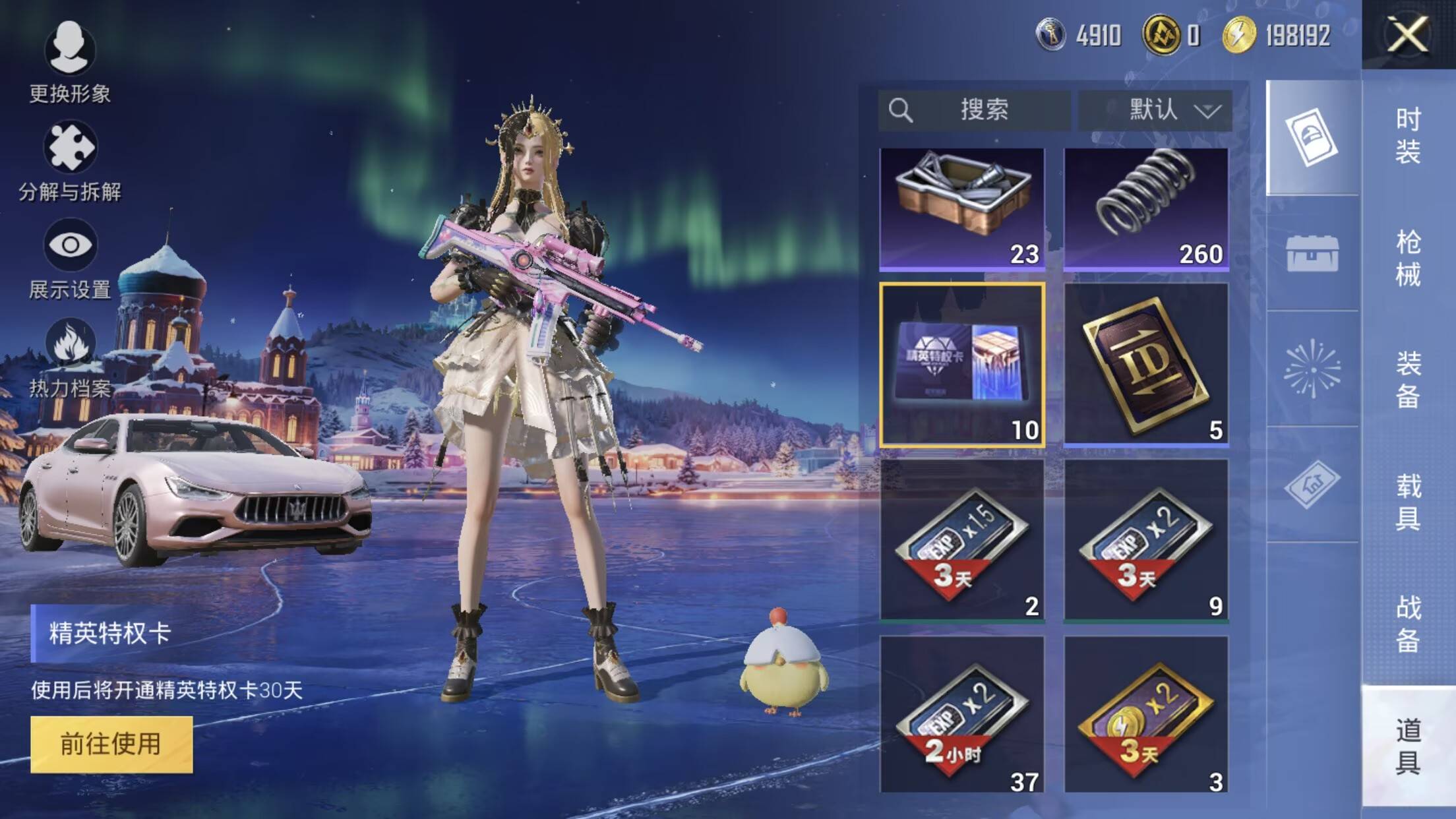Open the 默认 sort dropdown
Viewport: 1456px width, 819px height.
tap(1155, 110)
